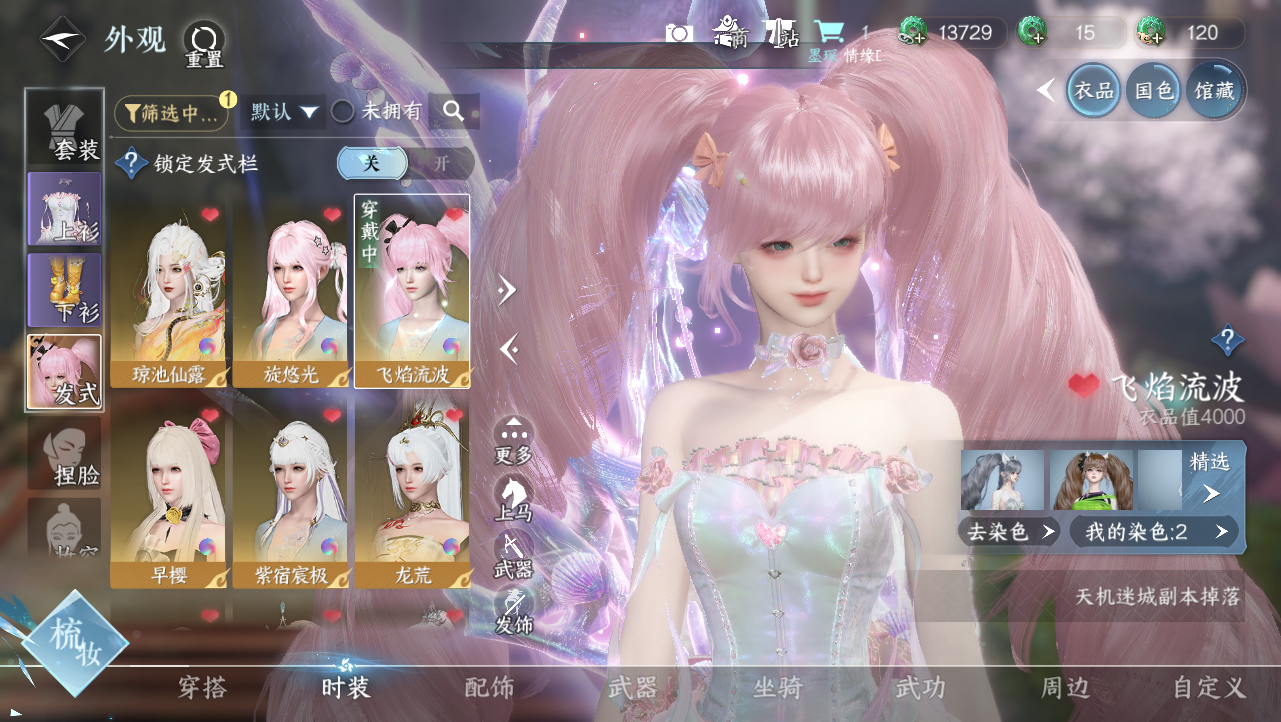This screenshot has height=722, width=1281.
Task: Switch hairstyle lock toggle to 开
Action: click(x=441, y=163)
